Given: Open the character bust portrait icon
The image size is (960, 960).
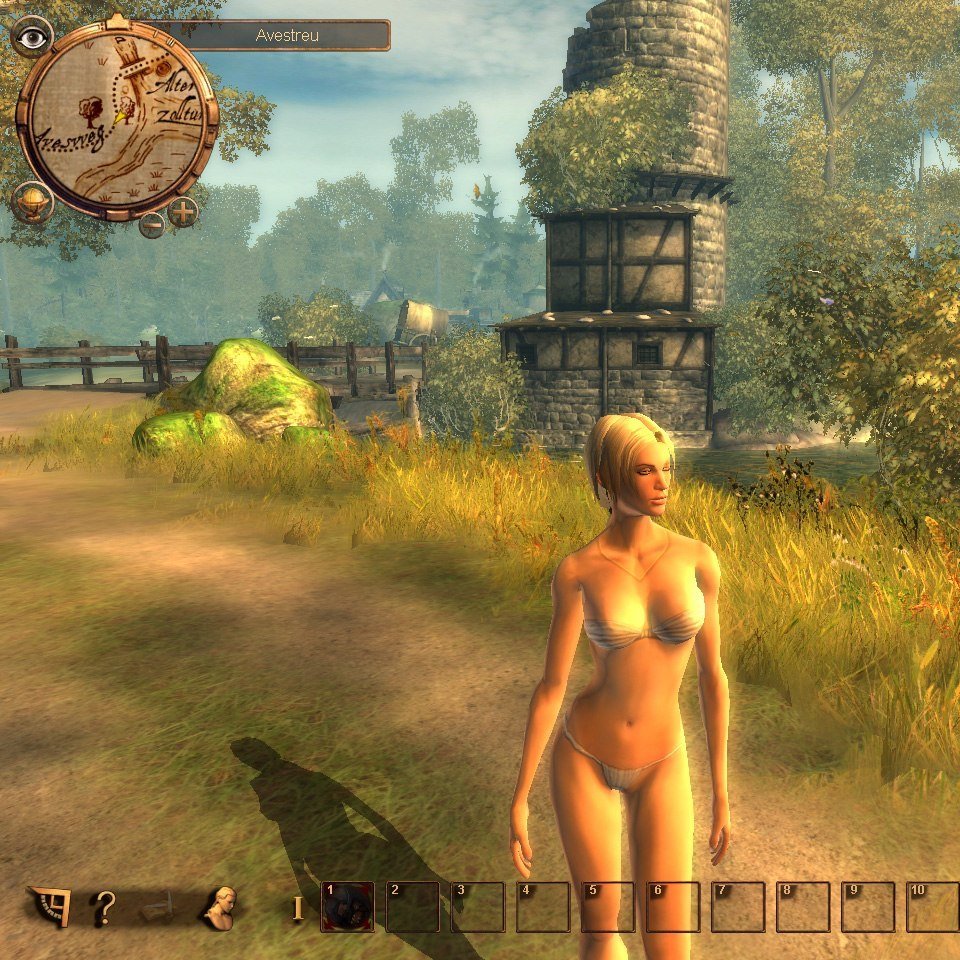Looking at the screenshot, I should 218,907.
